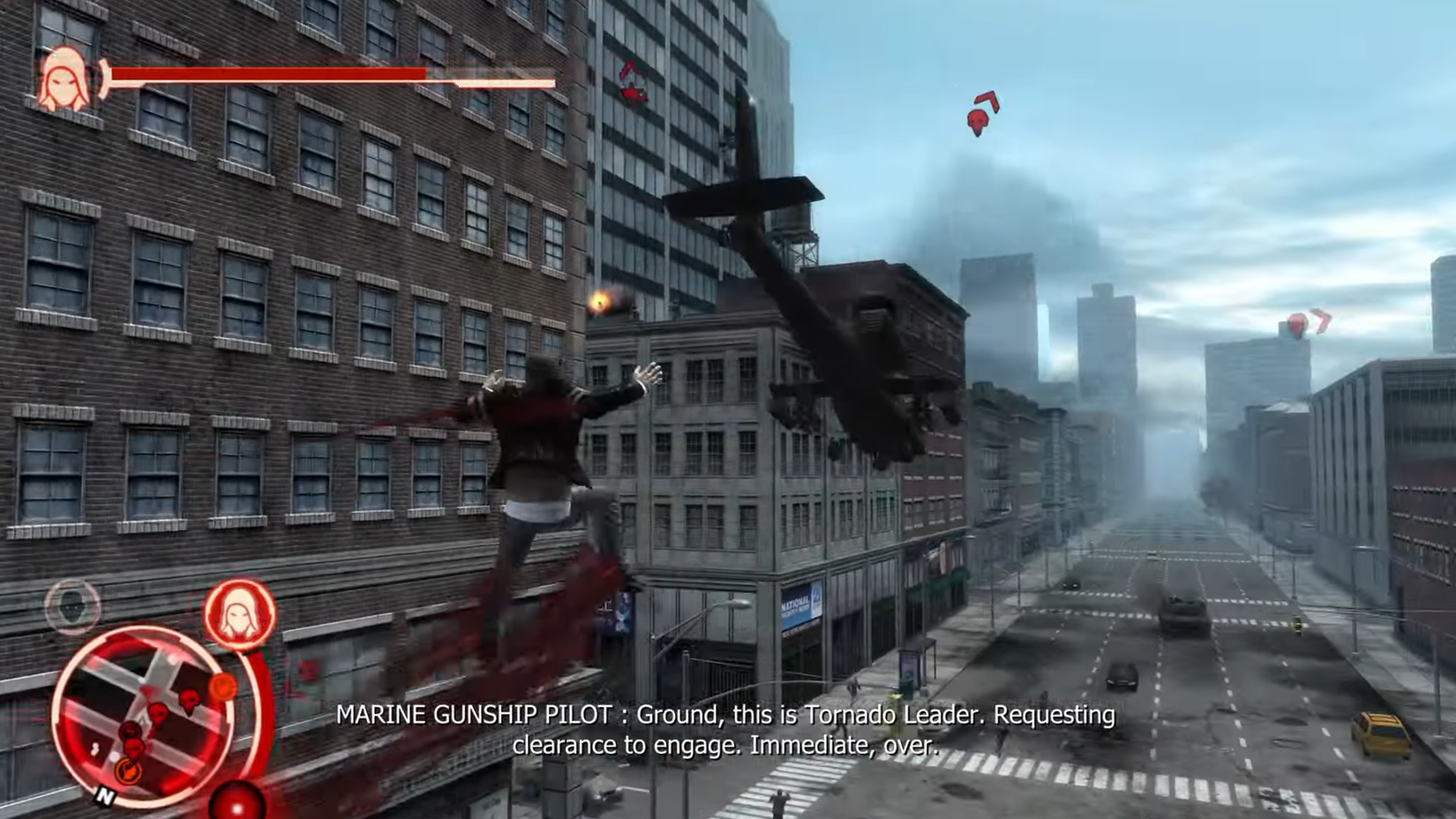Click the enemy skull blip at the minimap center
1456x819 pixels.
(x=157, y=713)
